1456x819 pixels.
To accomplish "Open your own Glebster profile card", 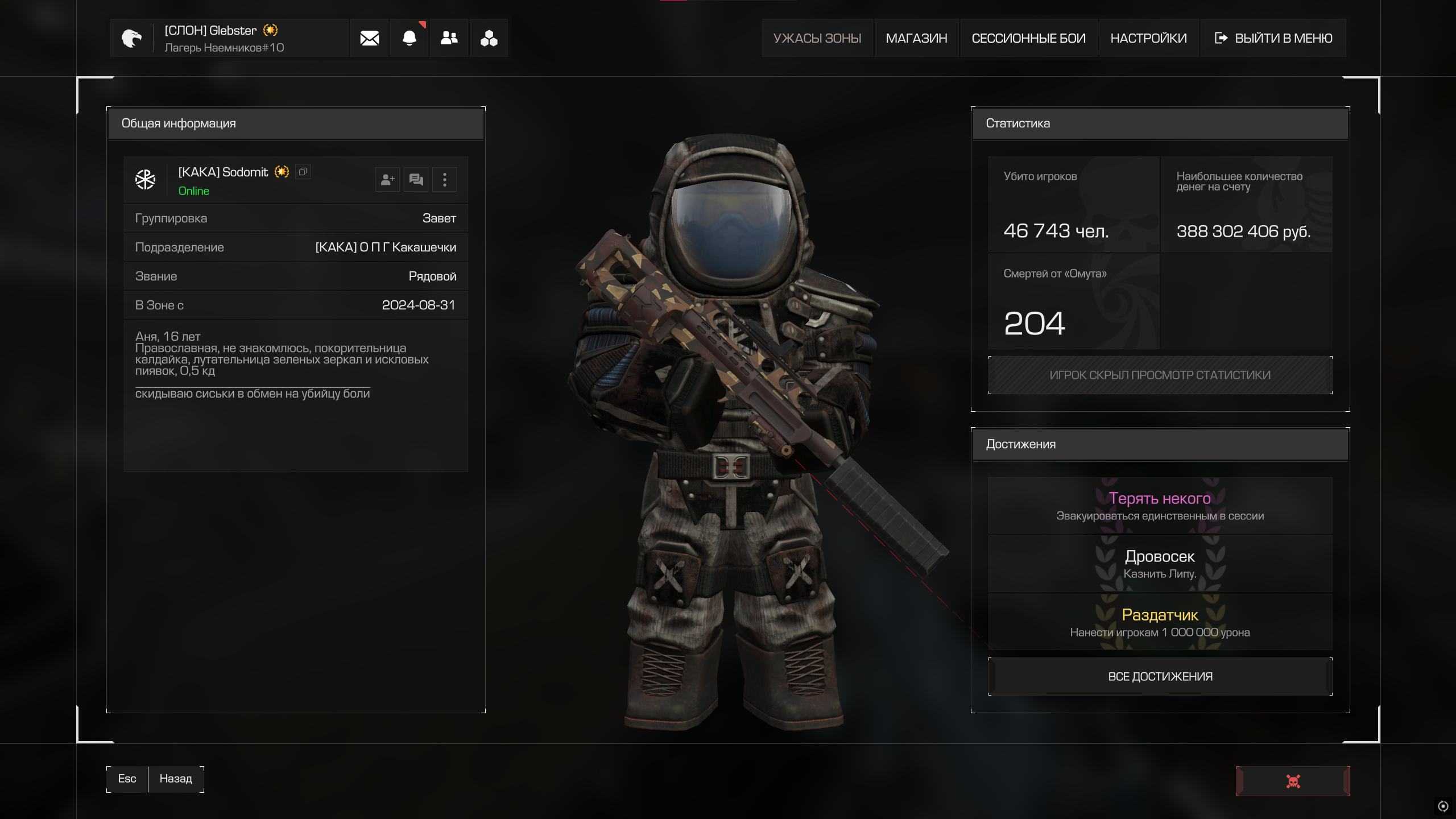I will pyautogui.click(x=227, y=38).
